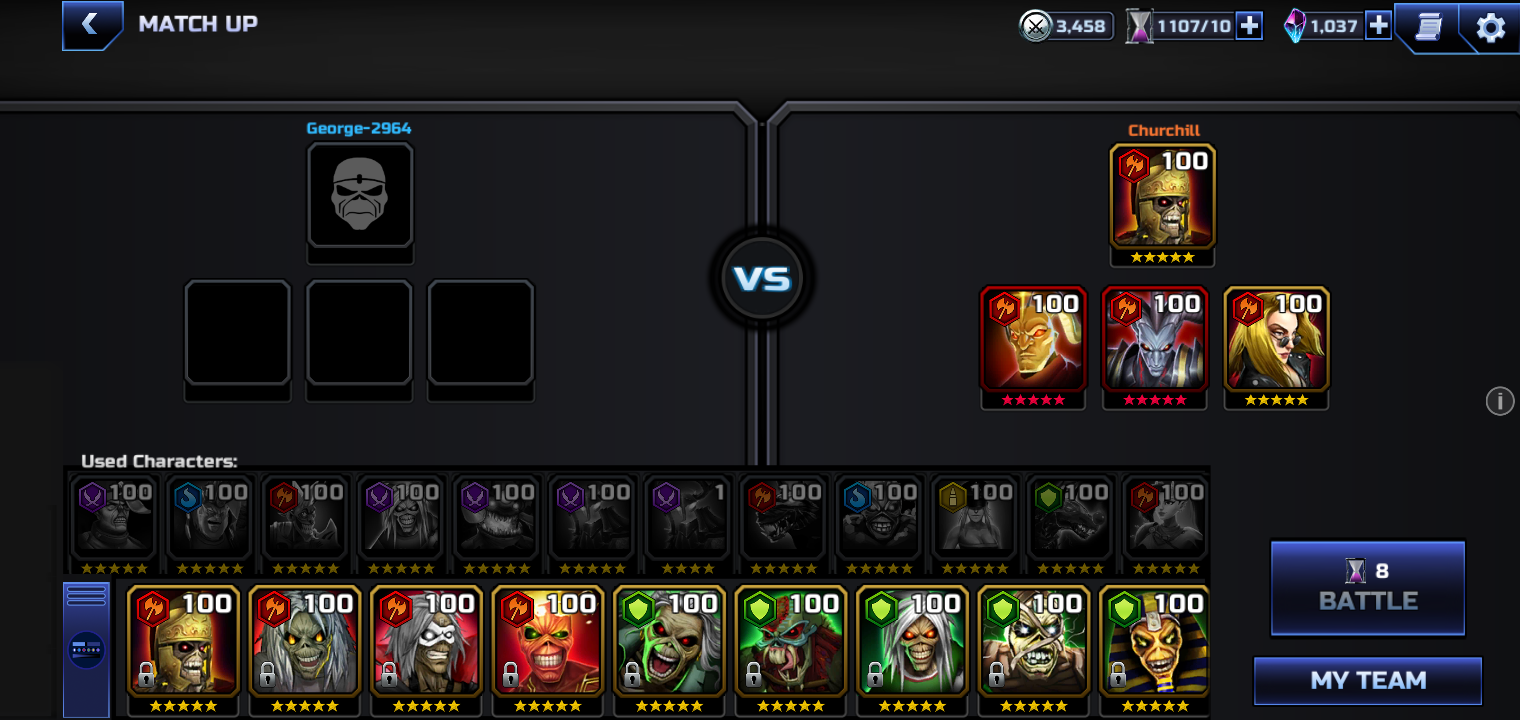Go back from Match Up screen
Viewport: 1520px width, 720px height.
click(91, 25)
